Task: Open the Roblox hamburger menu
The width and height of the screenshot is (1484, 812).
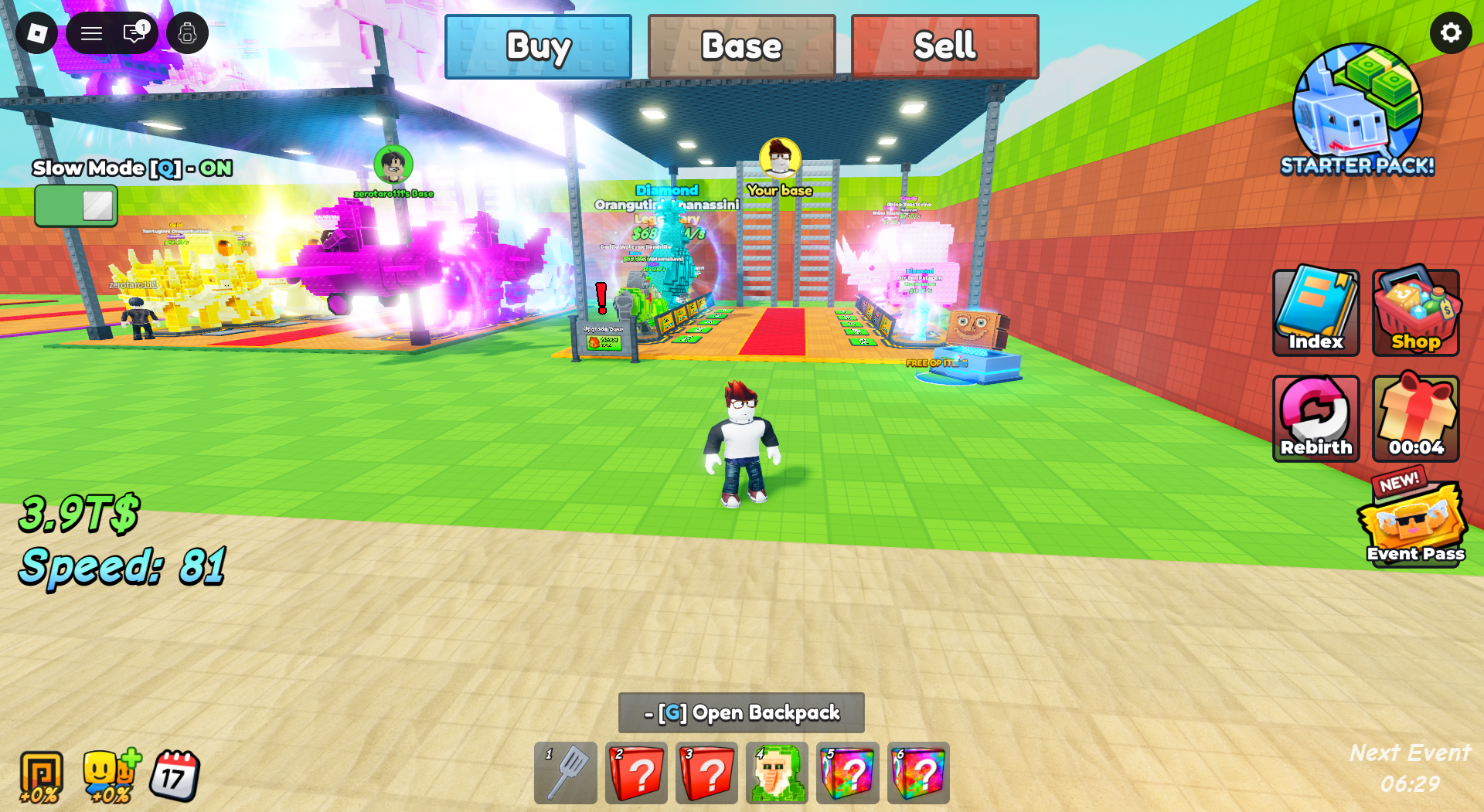Action: point(90,32)
